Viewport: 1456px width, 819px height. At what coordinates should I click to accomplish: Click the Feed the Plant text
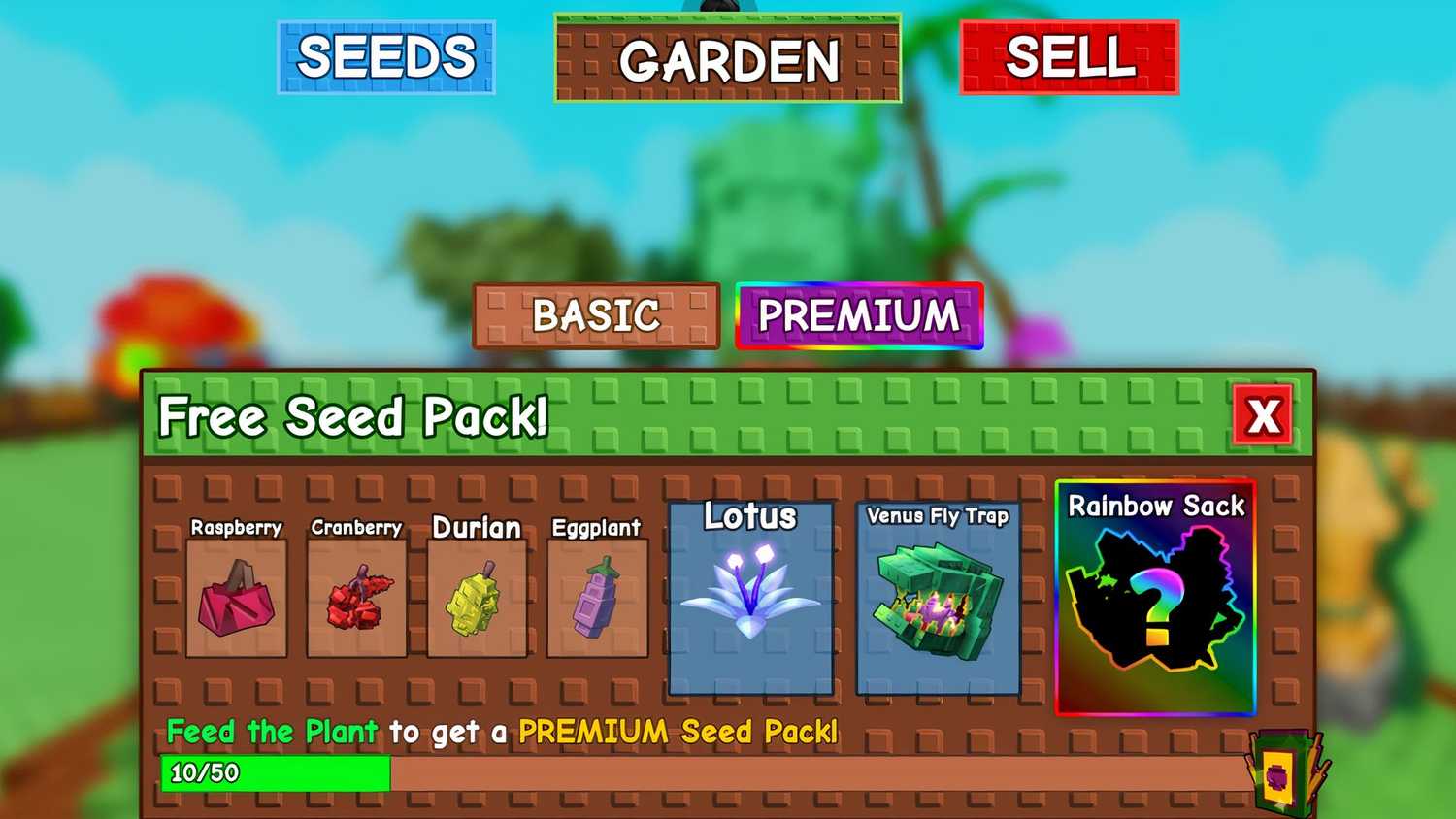coord(272,732)
